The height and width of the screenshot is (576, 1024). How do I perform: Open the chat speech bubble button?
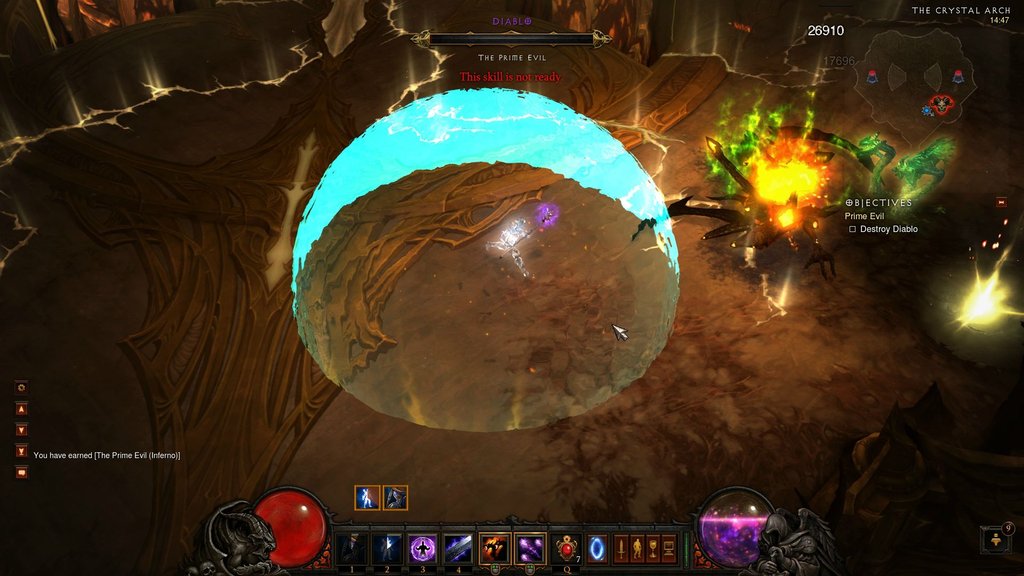(x=21, y=472)
